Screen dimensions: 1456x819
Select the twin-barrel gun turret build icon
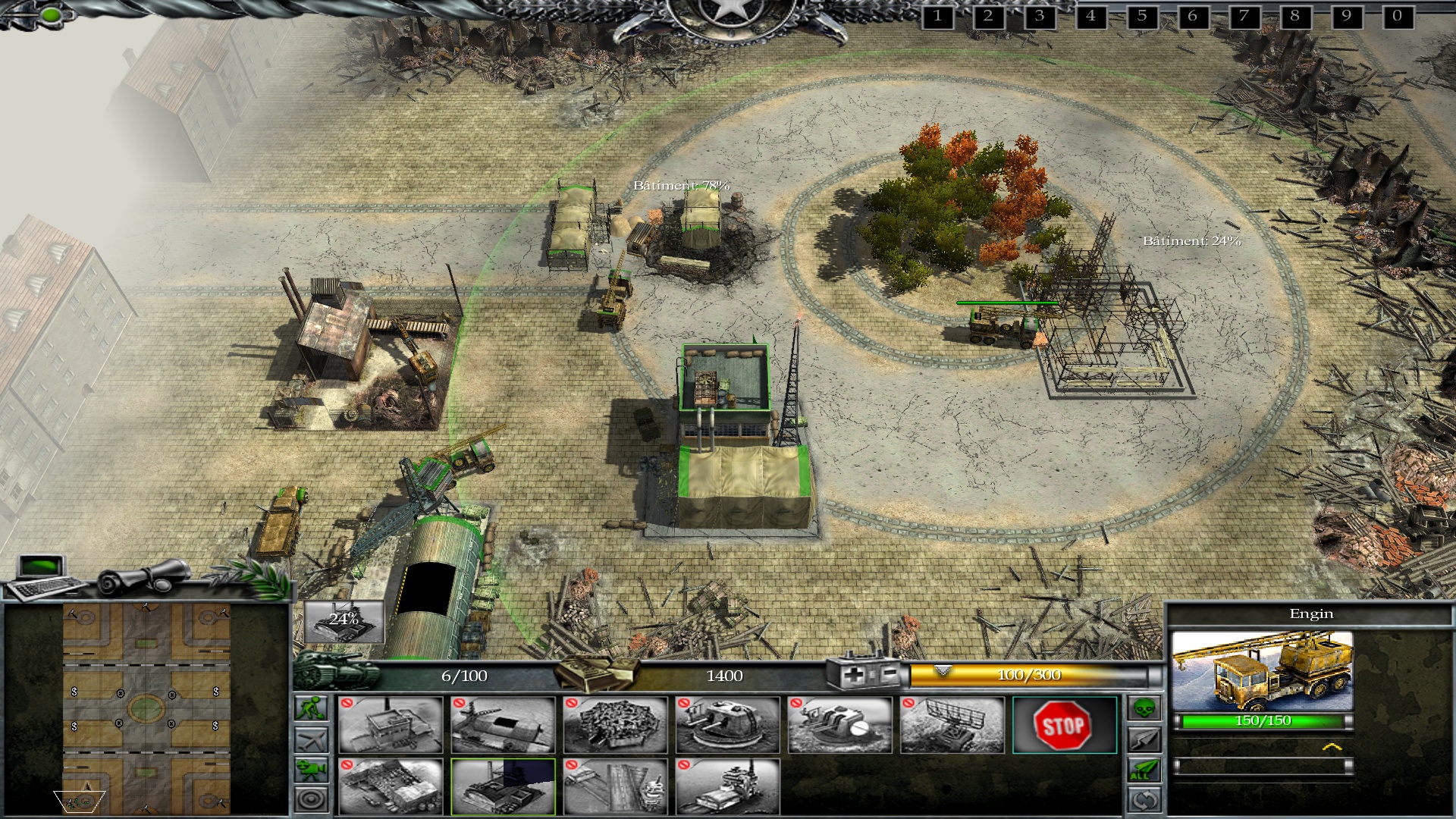[727, 725]
